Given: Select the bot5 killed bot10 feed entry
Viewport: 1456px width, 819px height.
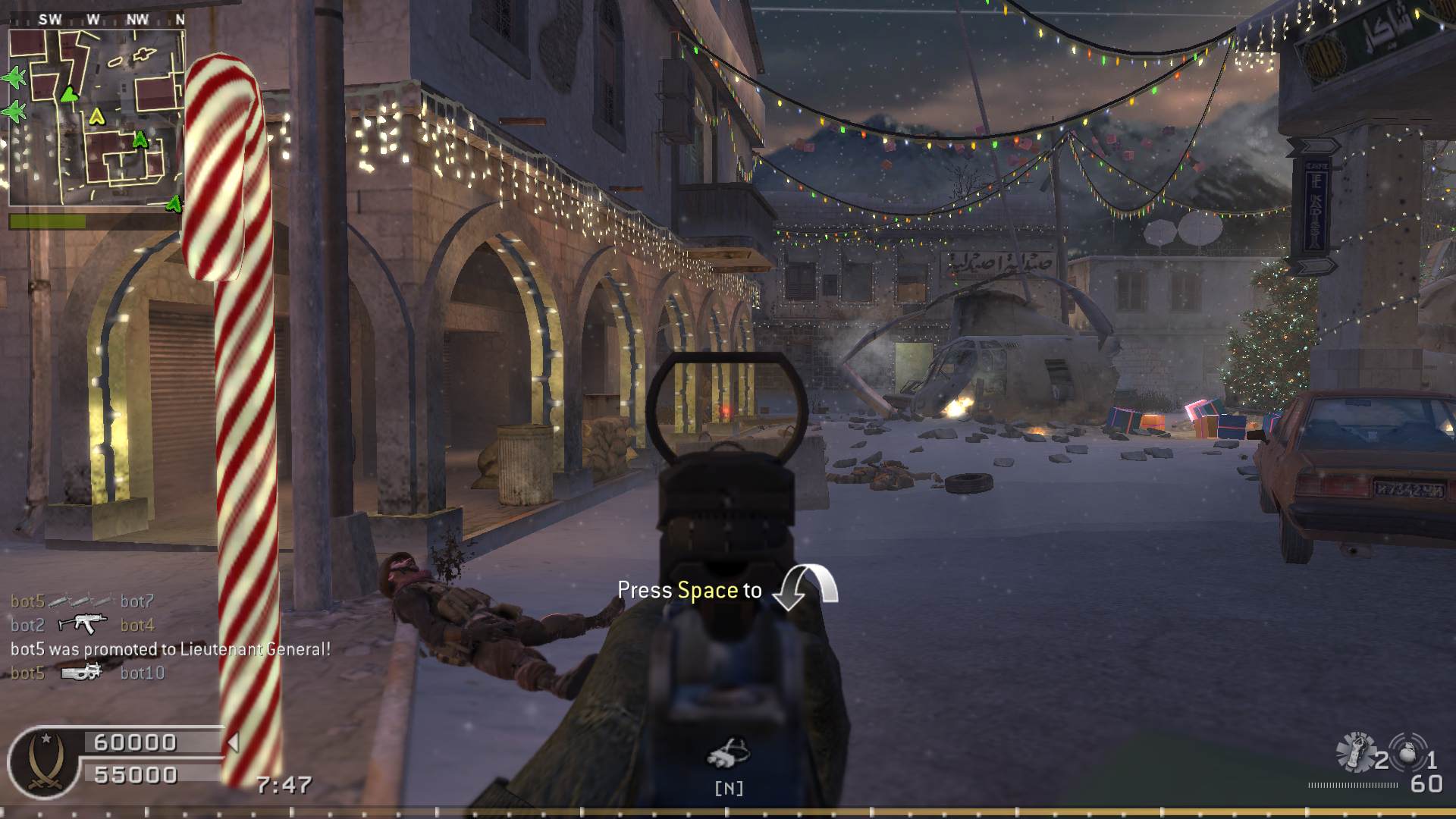Looking at the screenshot, I should pyautogui.click(x=87, y=673).
